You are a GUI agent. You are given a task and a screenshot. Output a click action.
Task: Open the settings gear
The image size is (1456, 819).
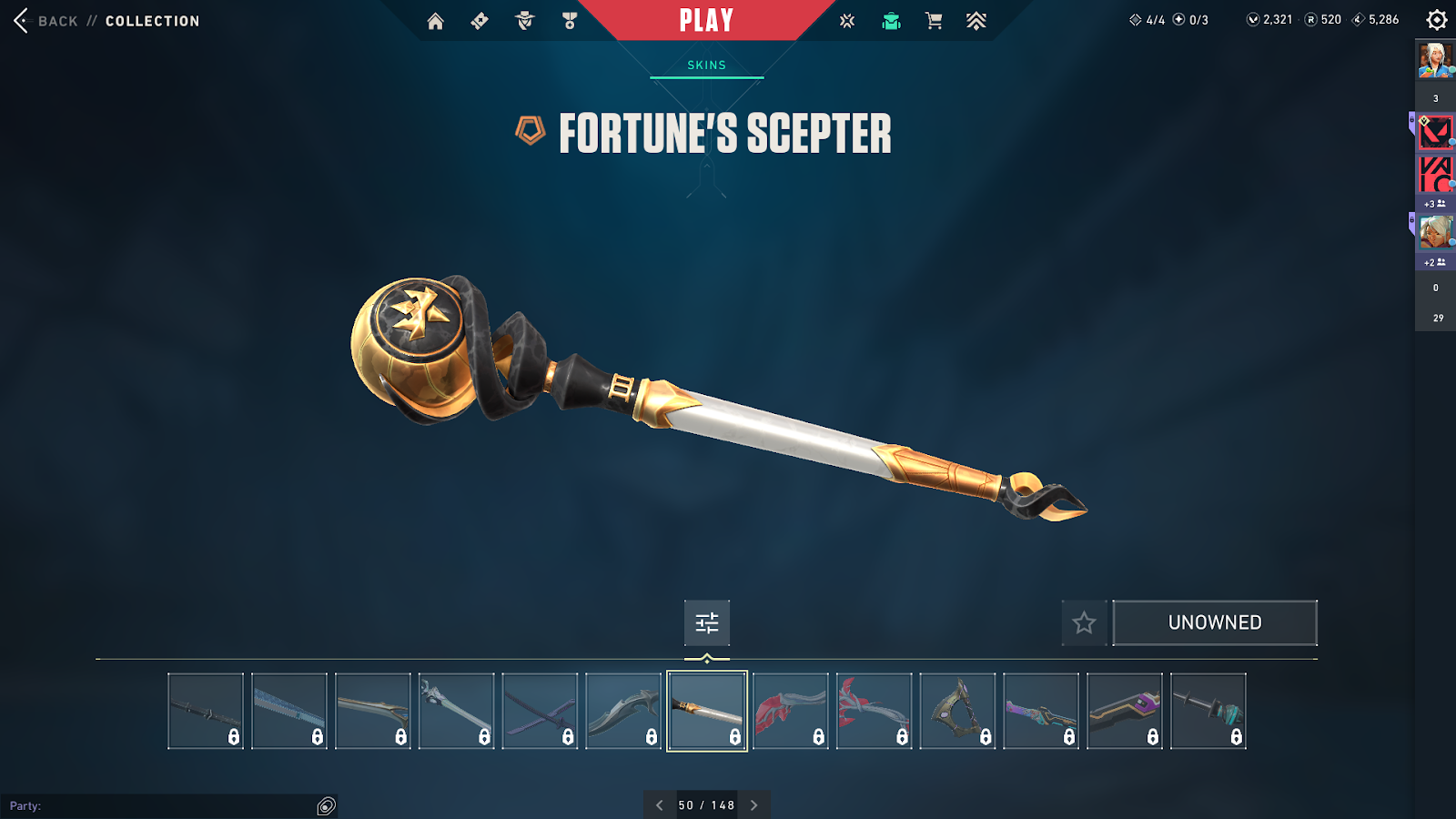(1437, 20)
